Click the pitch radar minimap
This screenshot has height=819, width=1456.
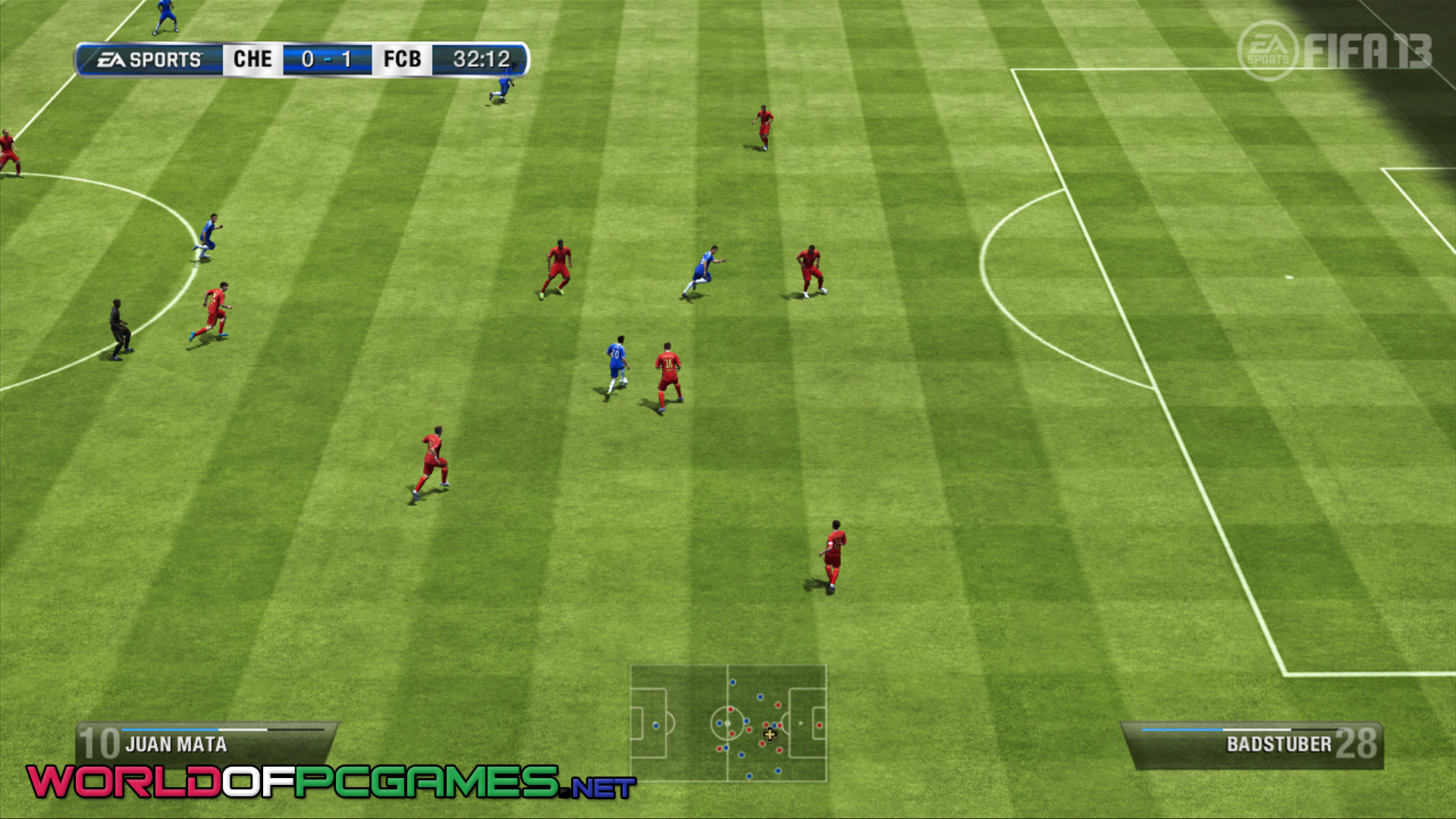point(728,723)
